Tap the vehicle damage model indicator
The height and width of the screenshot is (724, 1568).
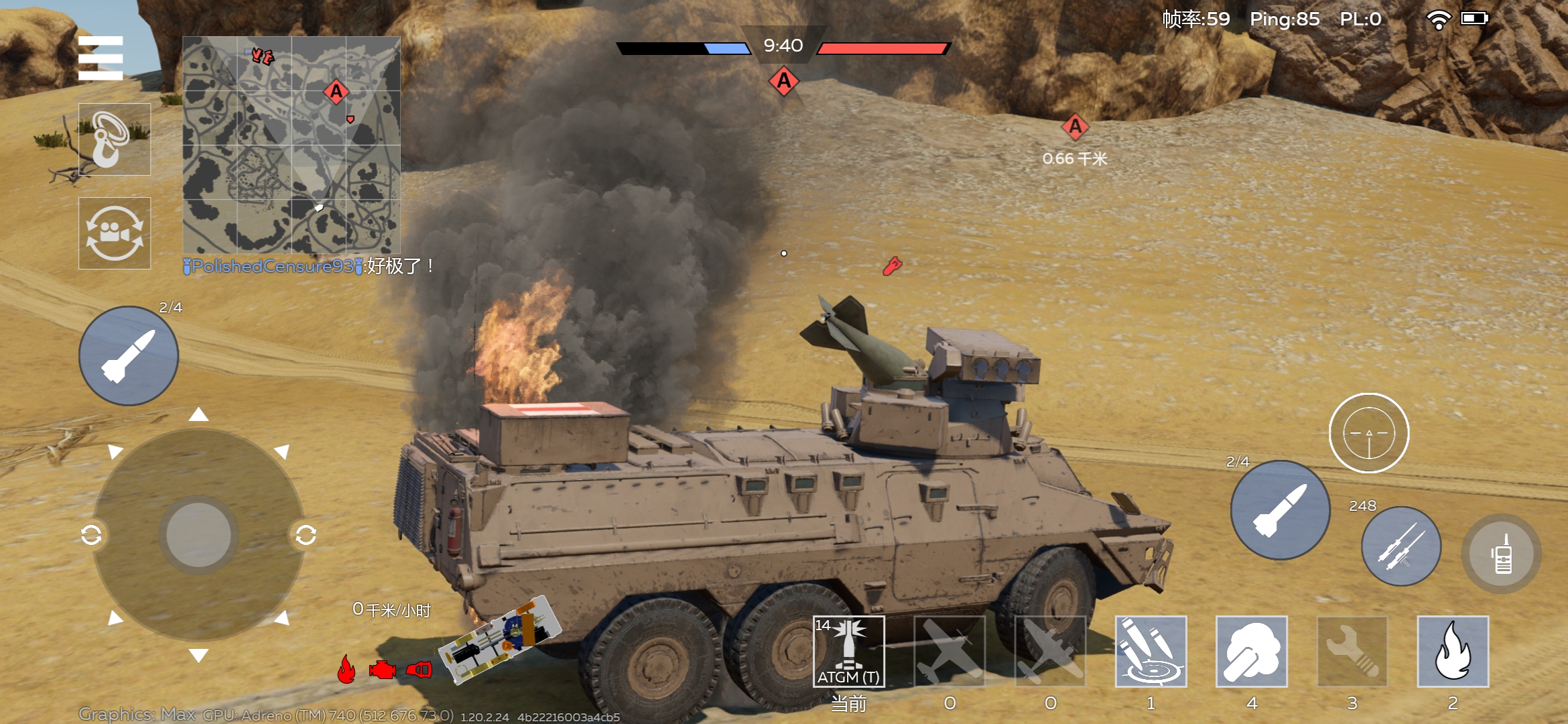tap(500, 641)
